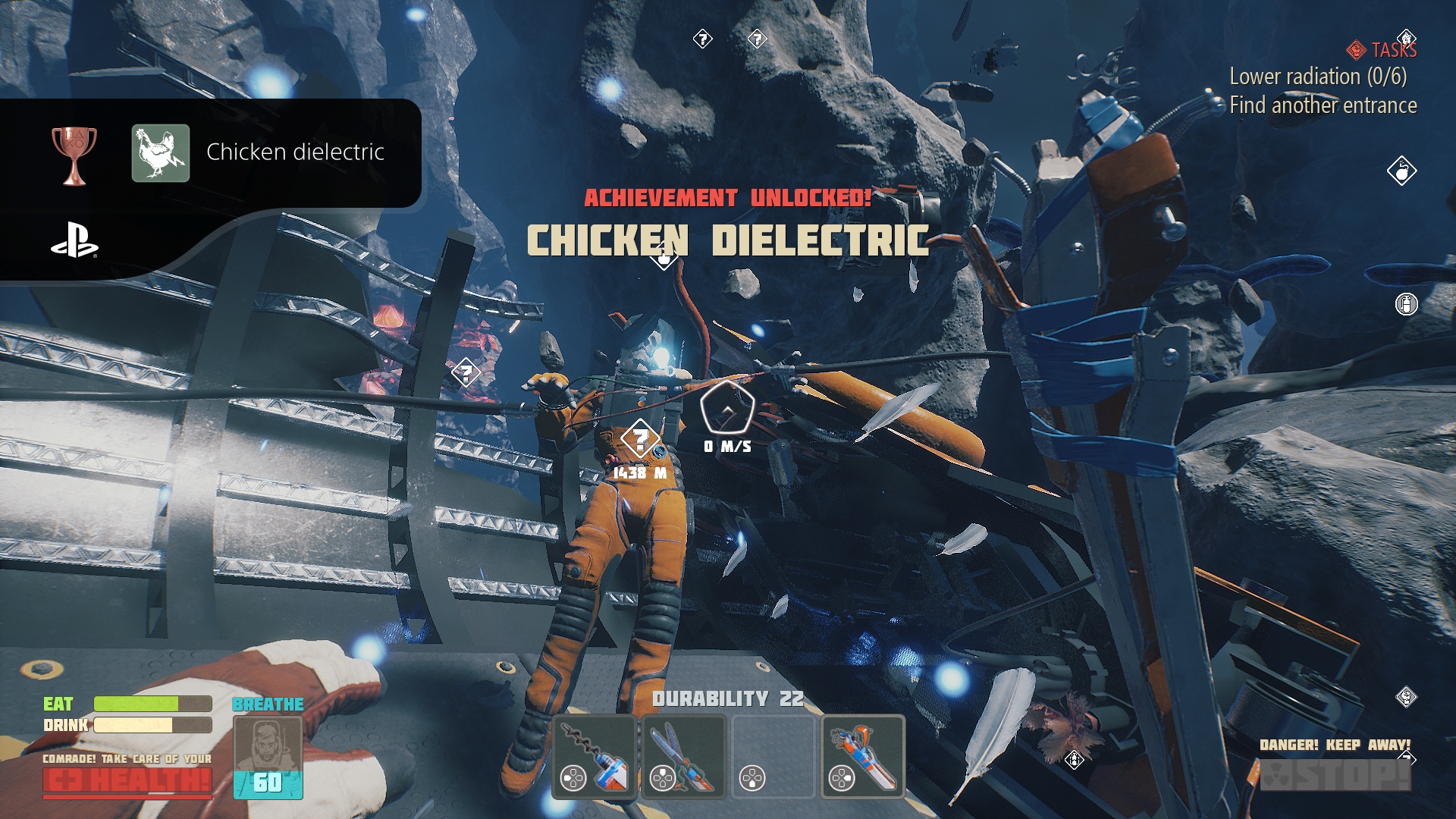The width and height of the screenshot is (1456, 819).
Task: Open the Chicken dielectric trophy notification
Action: (x=294, y=152)
